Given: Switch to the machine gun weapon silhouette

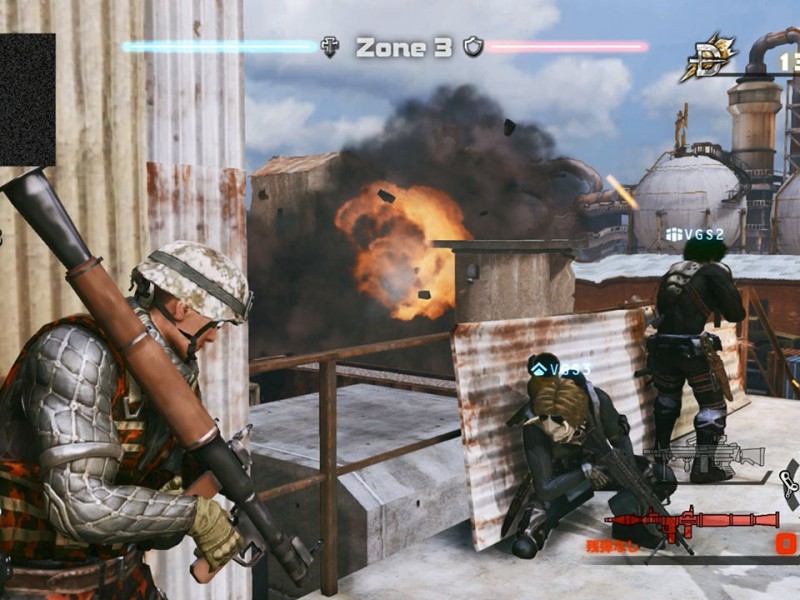Looking at the screenshot, I should pyautogui.click(x=704, y=455).
